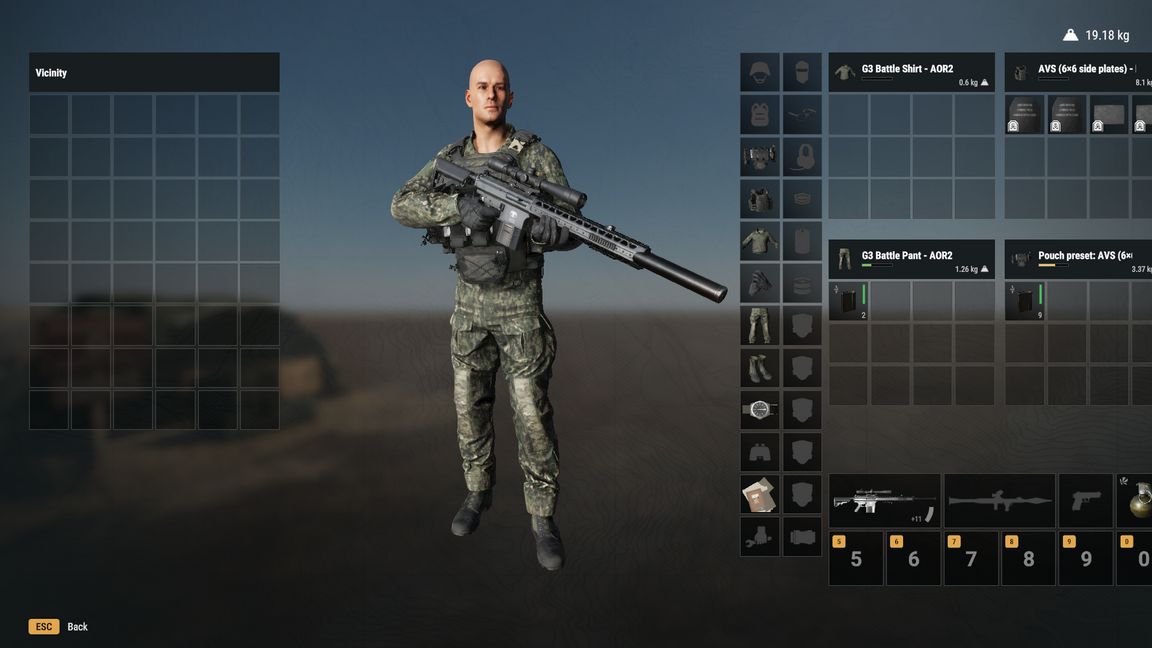Click the headset equipment slot
This screenshot has height=648, width=1152.
(802, 157)
